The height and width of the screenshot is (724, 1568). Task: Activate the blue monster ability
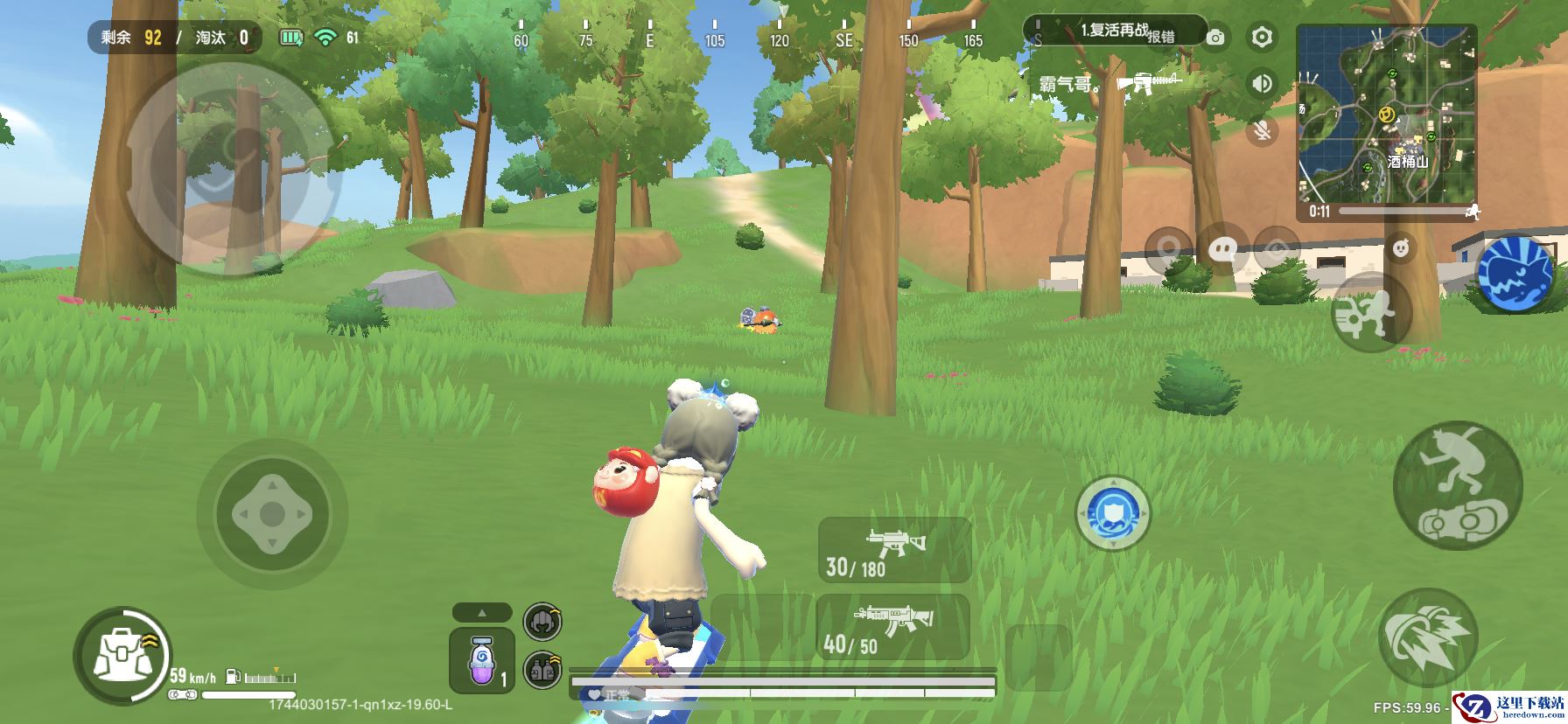1516,273
